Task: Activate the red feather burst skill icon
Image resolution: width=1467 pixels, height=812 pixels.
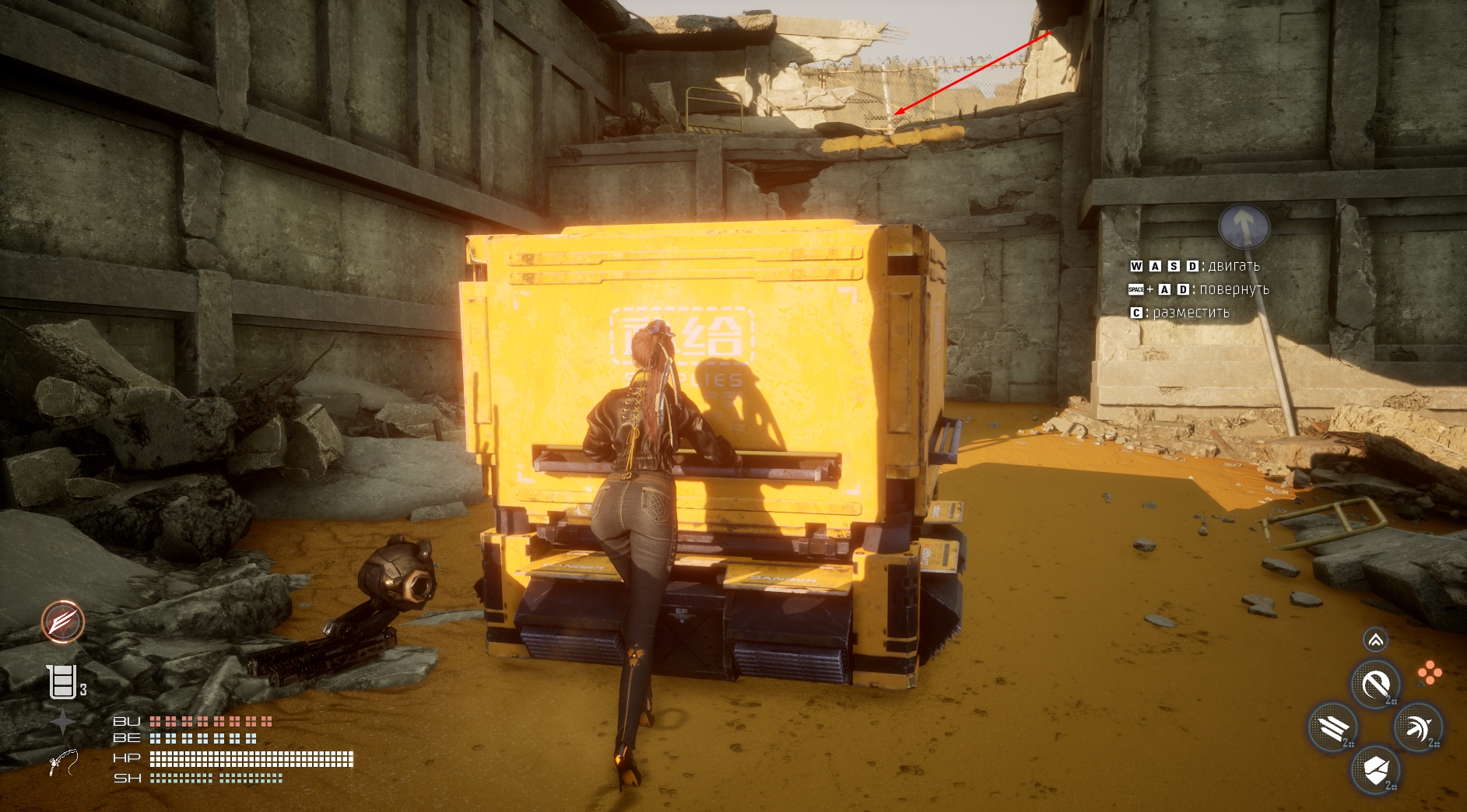Action: tap(63, 621)
